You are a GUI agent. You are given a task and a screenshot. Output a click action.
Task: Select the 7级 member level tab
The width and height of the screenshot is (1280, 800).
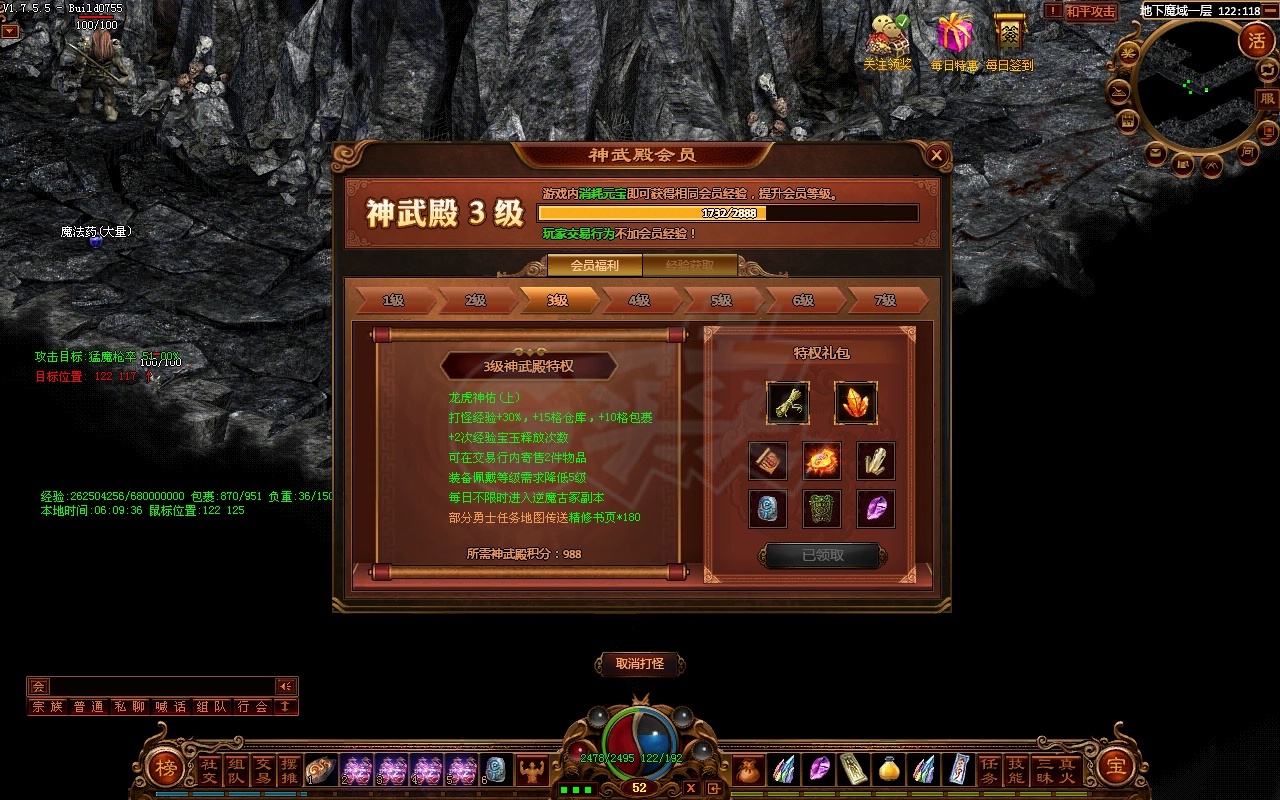[885, 300]
